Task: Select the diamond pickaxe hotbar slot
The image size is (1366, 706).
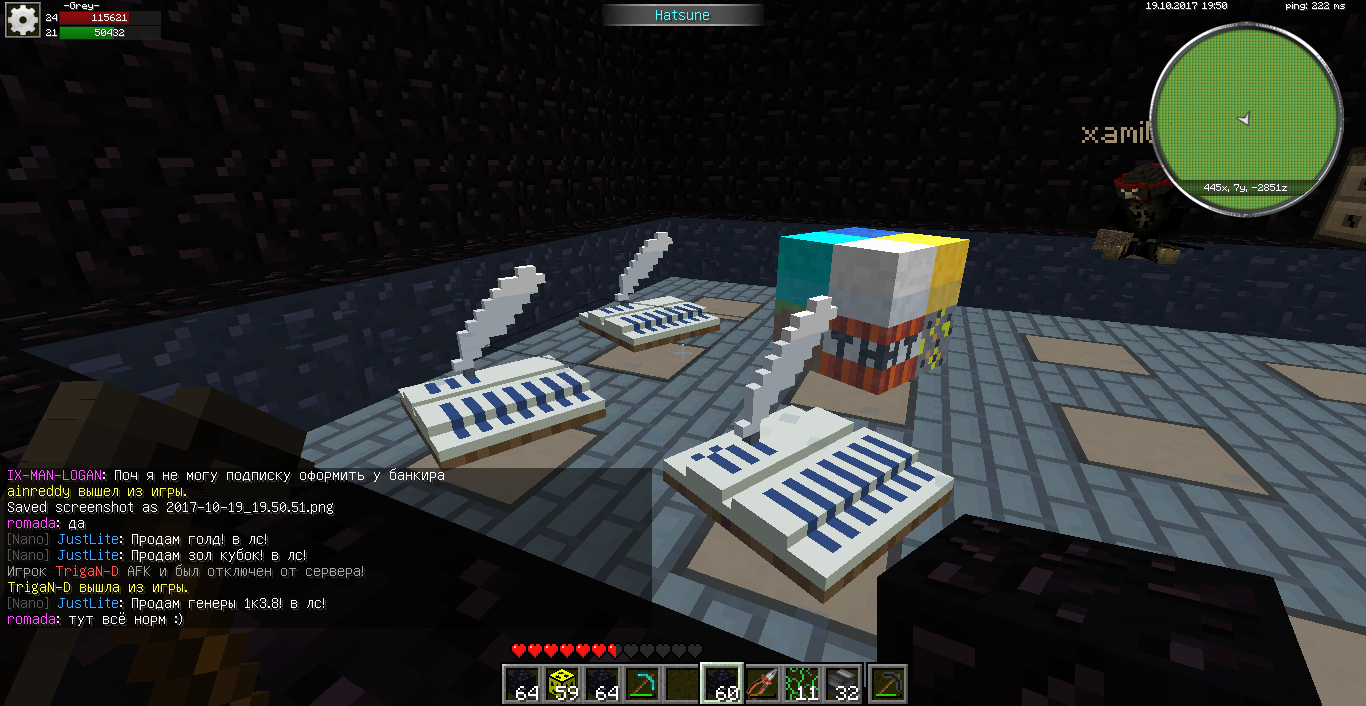Action: click(x=642, y=683)
